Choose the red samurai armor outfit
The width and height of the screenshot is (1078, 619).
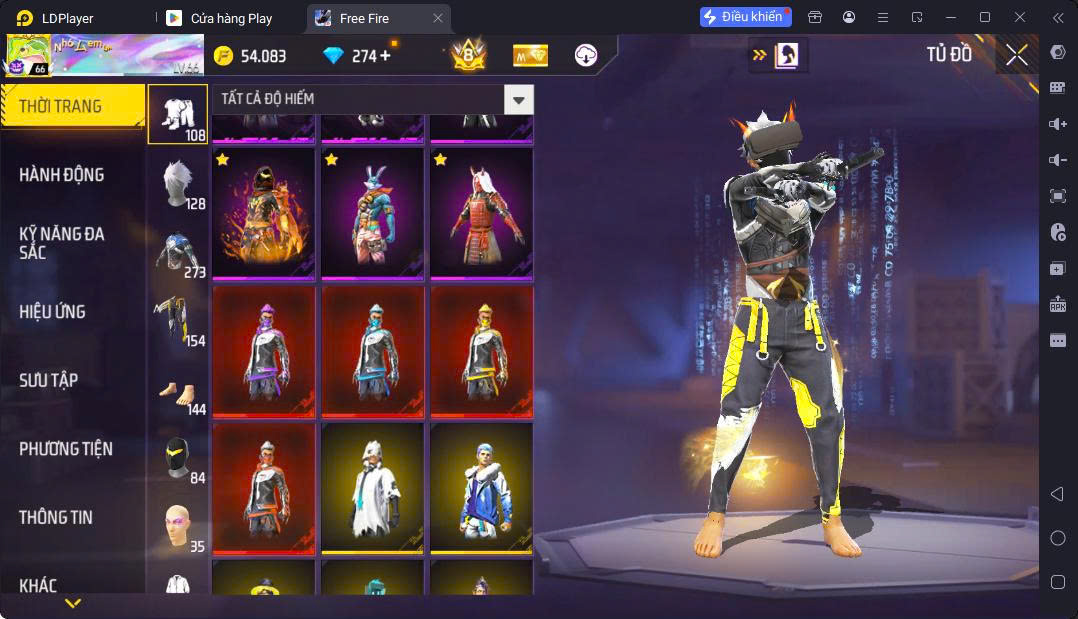481,214
